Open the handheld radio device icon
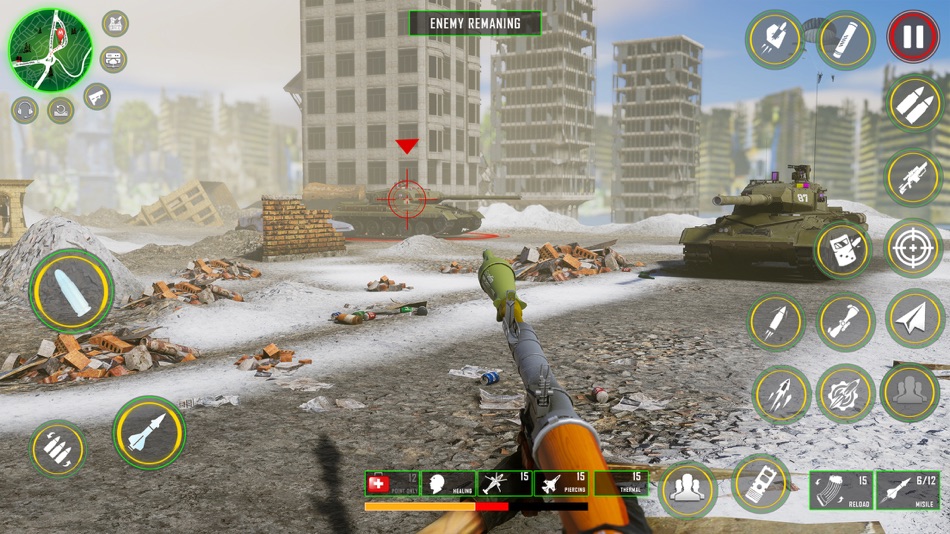 [844, 250]
